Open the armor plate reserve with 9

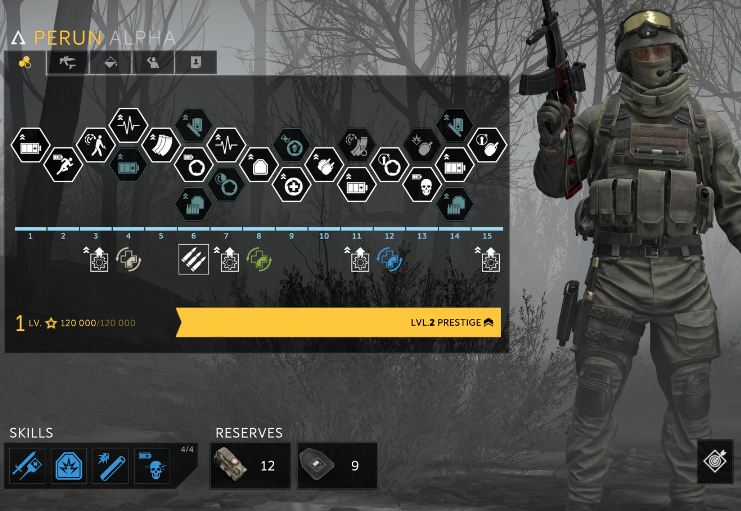pyautogui.click(x=337, y=465)
